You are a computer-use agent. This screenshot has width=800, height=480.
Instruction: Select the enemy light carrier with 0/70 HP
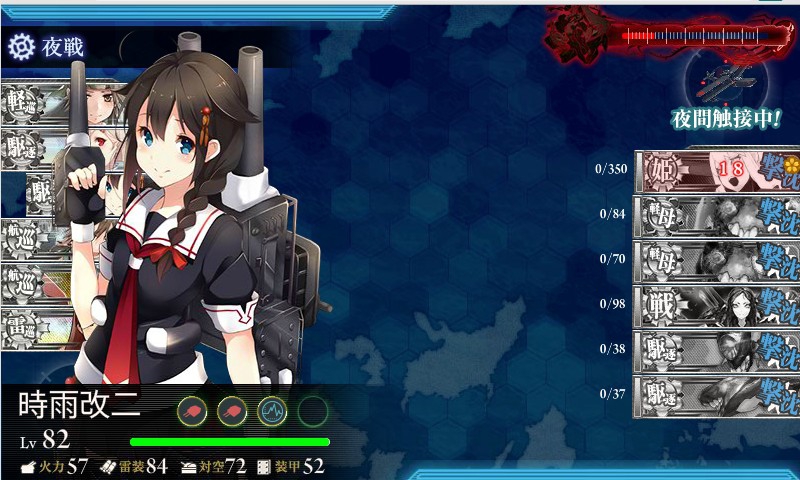[x=716, y=258]
